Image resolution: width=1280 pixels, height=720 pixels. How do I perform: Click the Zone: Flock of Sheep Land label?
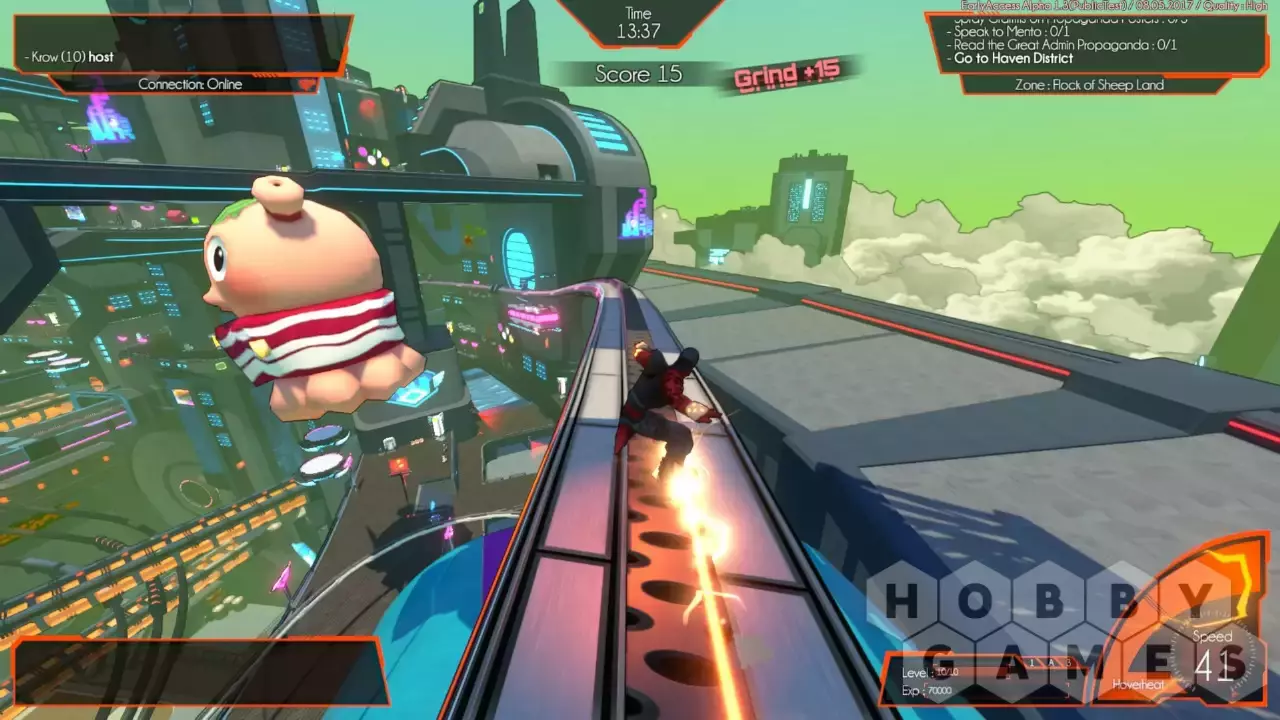coord(1095,85)
